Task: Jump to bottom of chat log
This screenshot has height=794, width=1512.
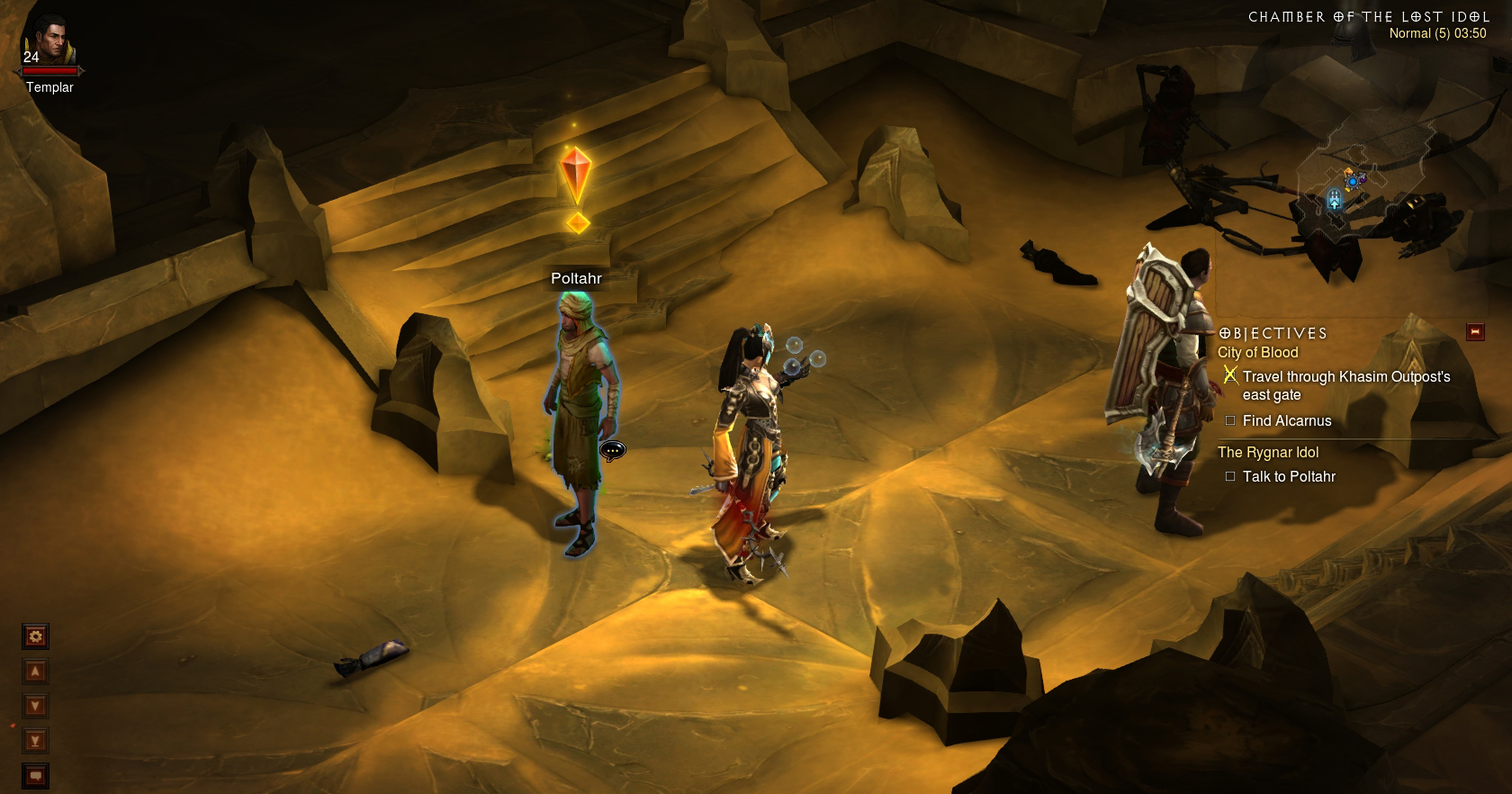Action: pyautogui.click(x=35, y=741)
